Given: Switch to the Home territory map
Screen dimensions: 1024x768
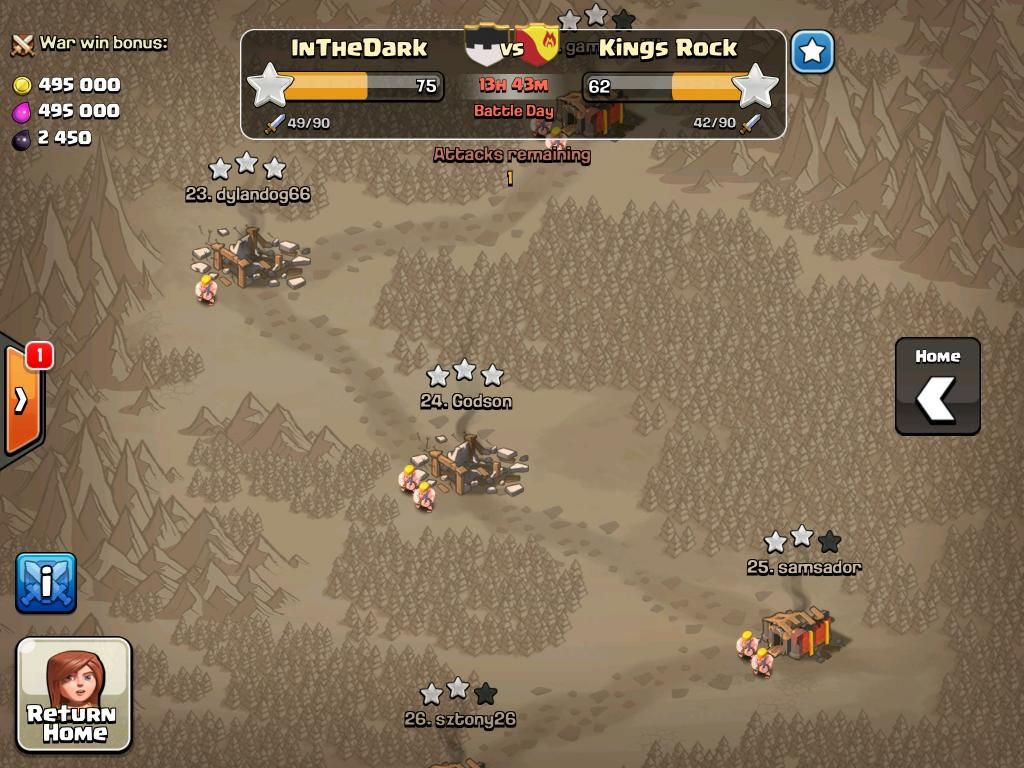Looking at the screenshot, I should point(937,386).
